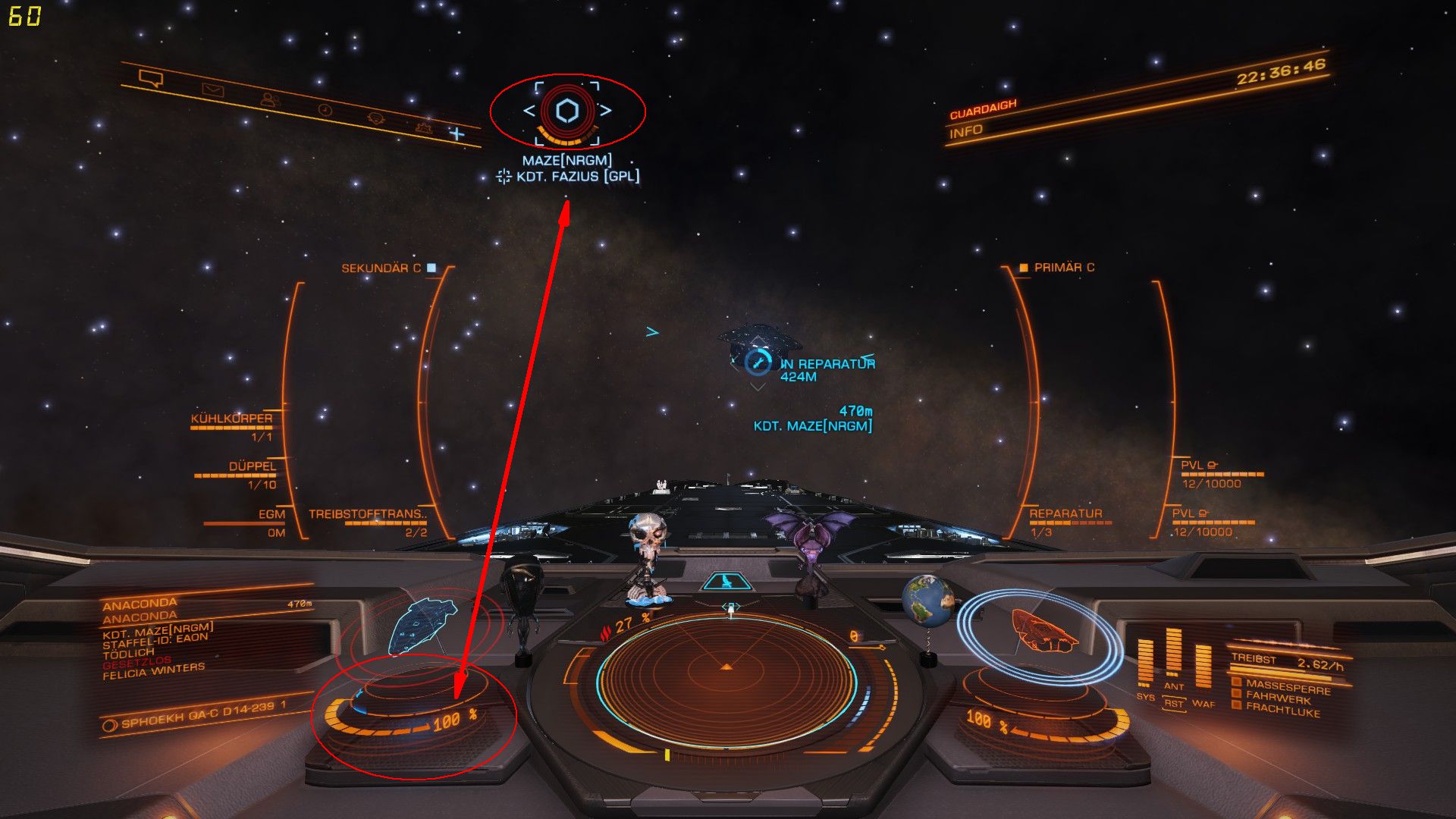This screenshot has width=1456, height=819.
Task: Select the SYS power column
Action: tap(1145, 664)
